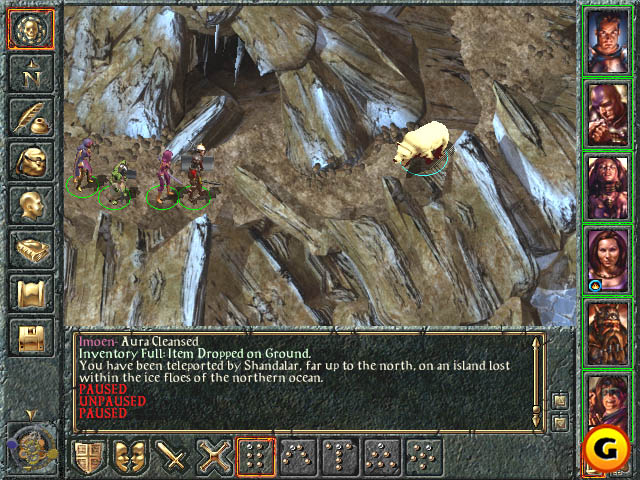Click the message log scrollbar
The width and height of the screenshot is (640, 480).
pos(537,372)
